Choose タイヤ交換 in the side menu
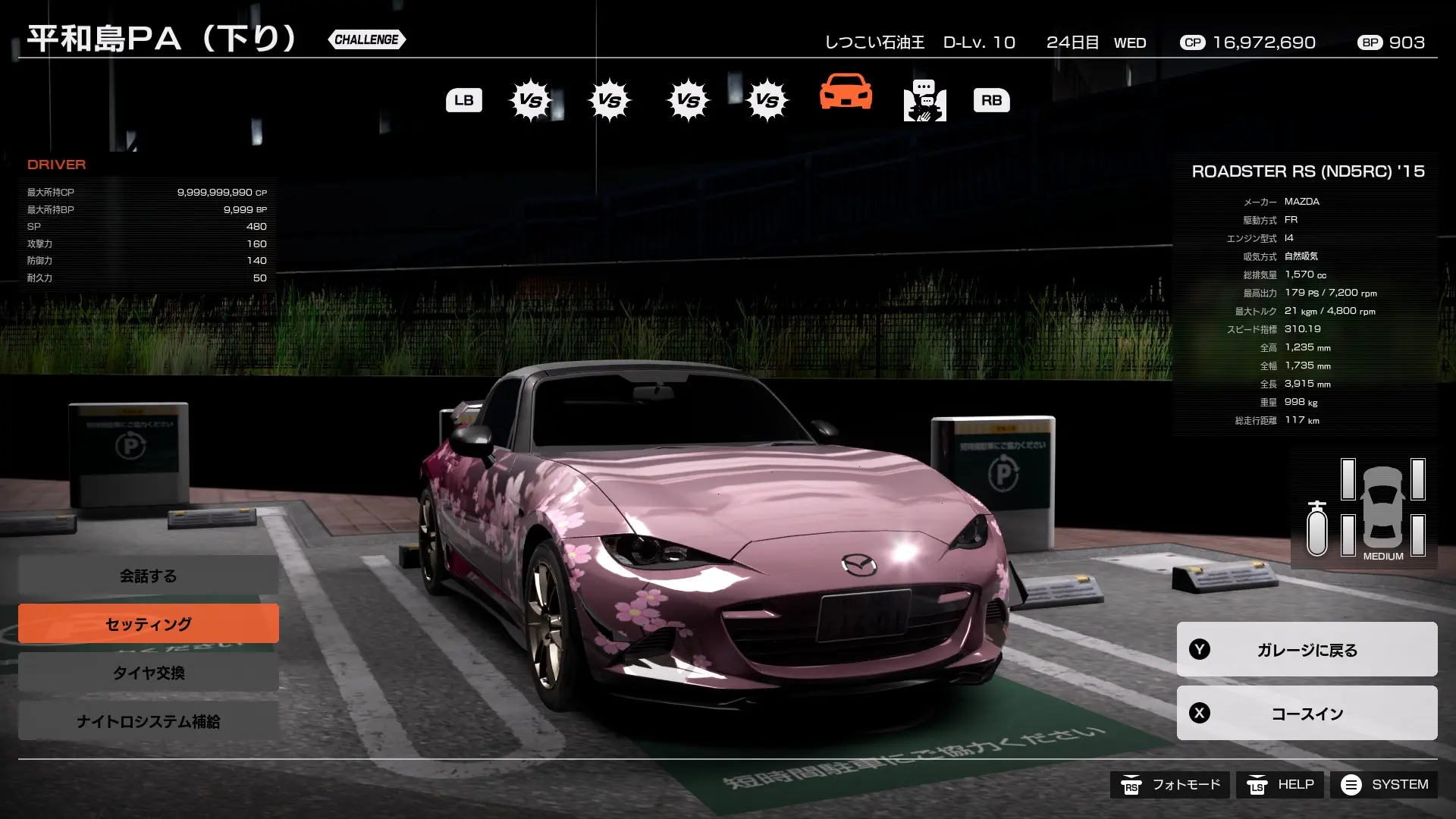The width and height of the screenshot is (1456, 819). [148, 672]
